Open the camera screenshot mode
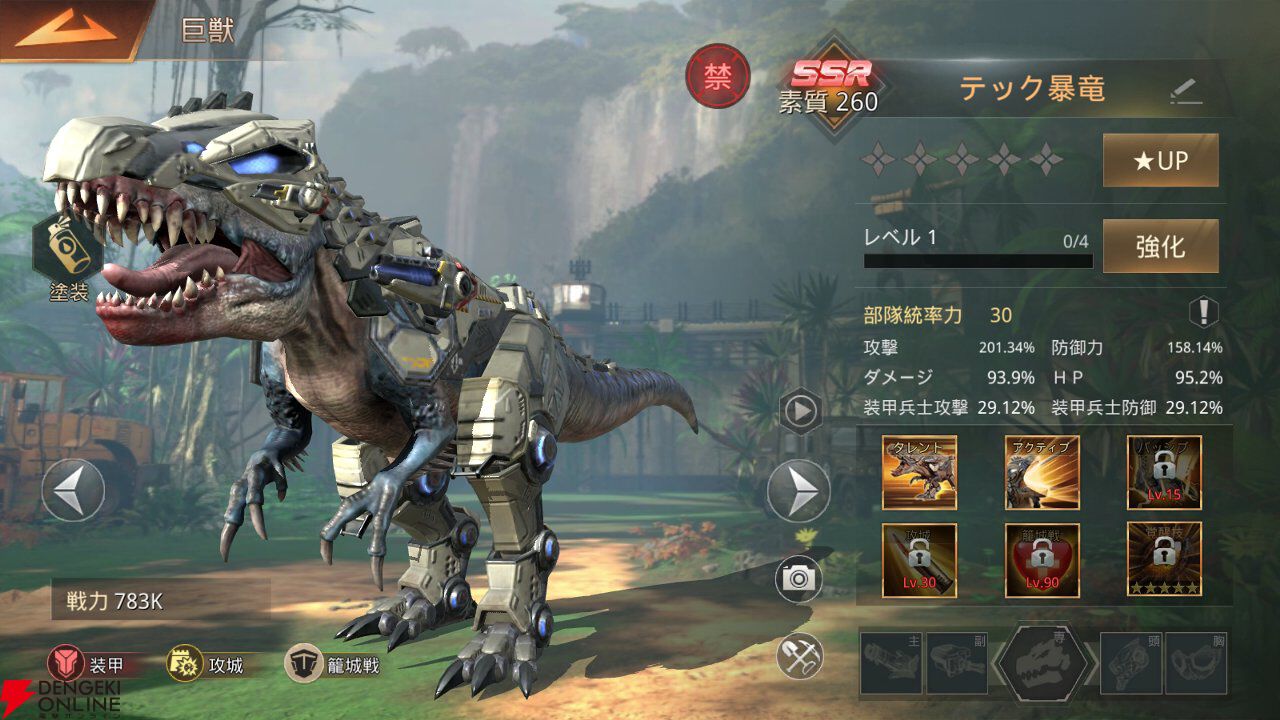 [x=799, y=579]
